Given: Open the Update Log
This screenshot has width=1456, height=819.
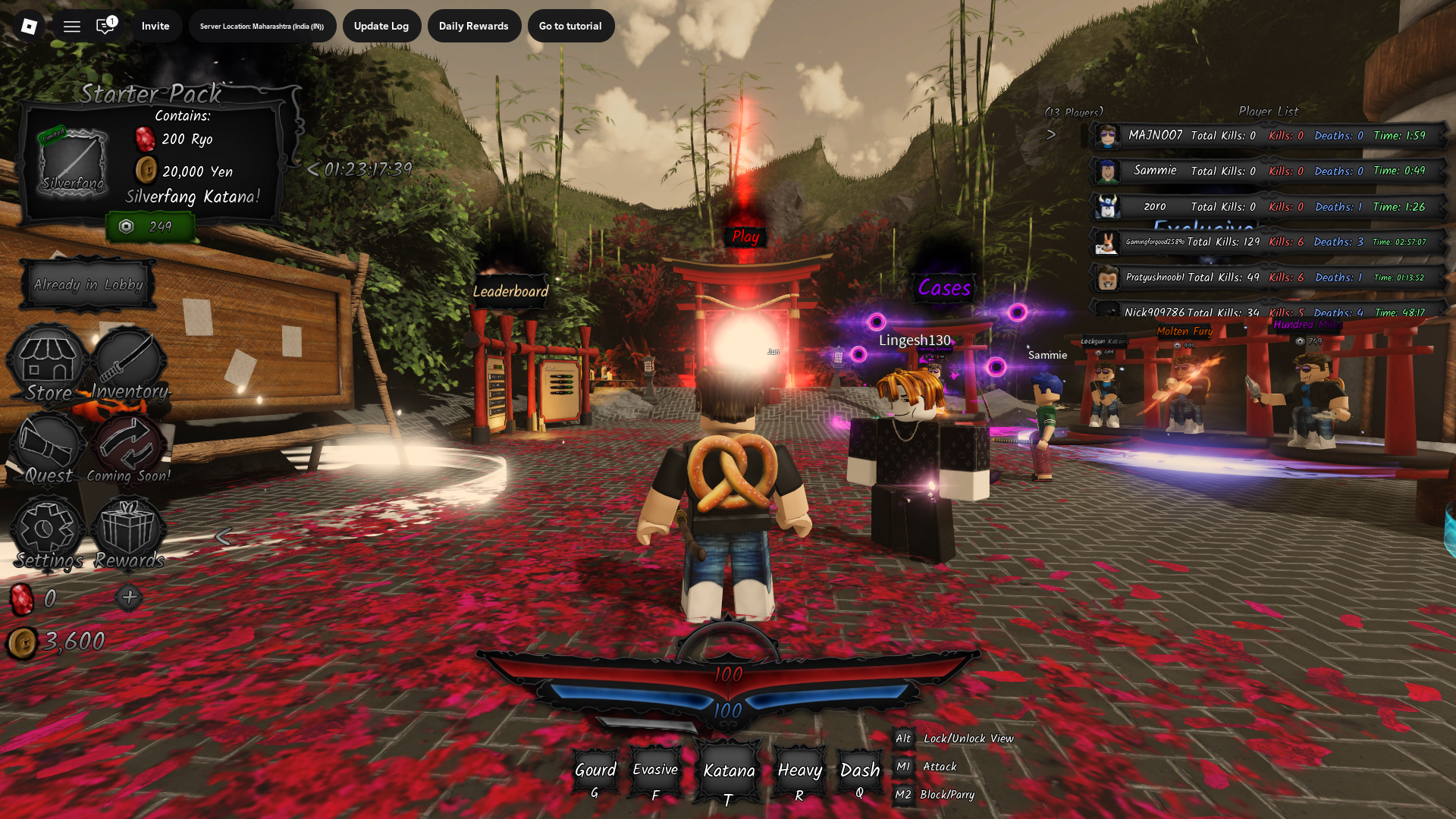Looking at the screenshot, I should pyautogui.click(x=381, y=26).
